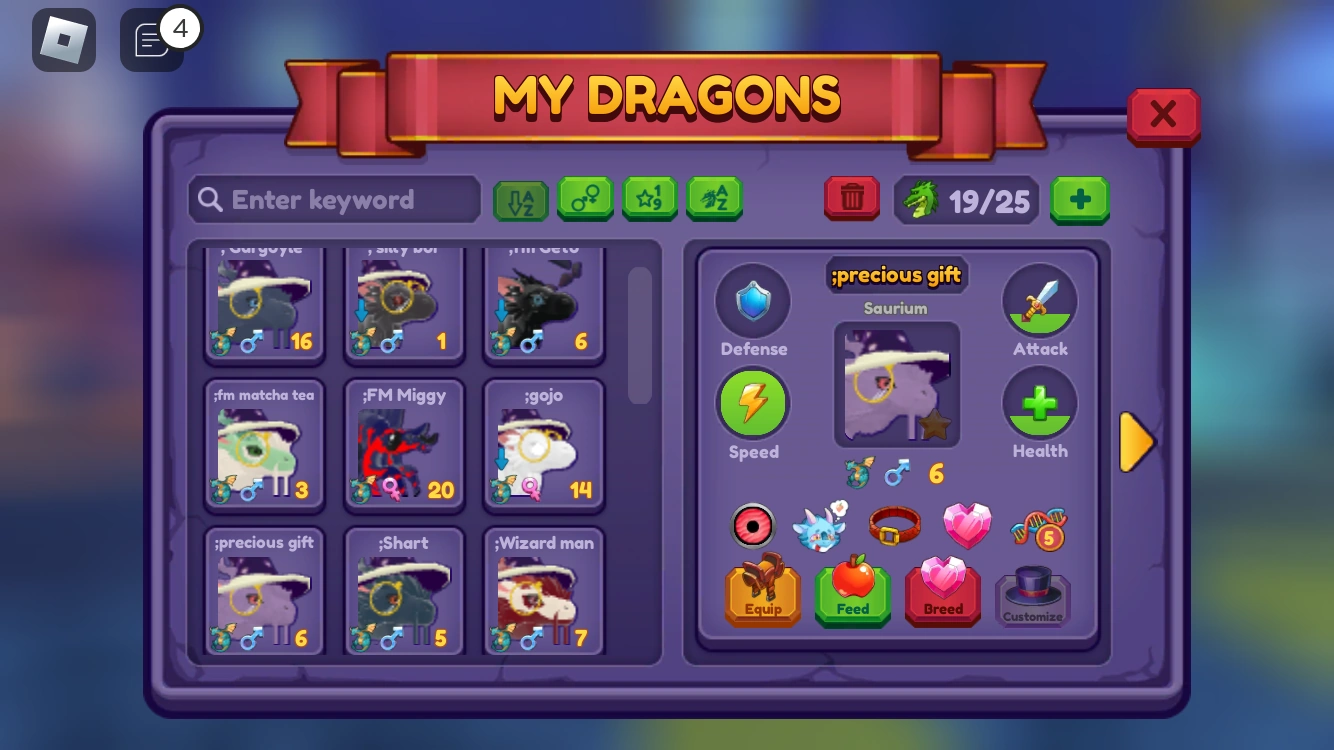The image size is (1334, 750).
Task: Select the Attack sword icon
Action: coord(1040,300)
